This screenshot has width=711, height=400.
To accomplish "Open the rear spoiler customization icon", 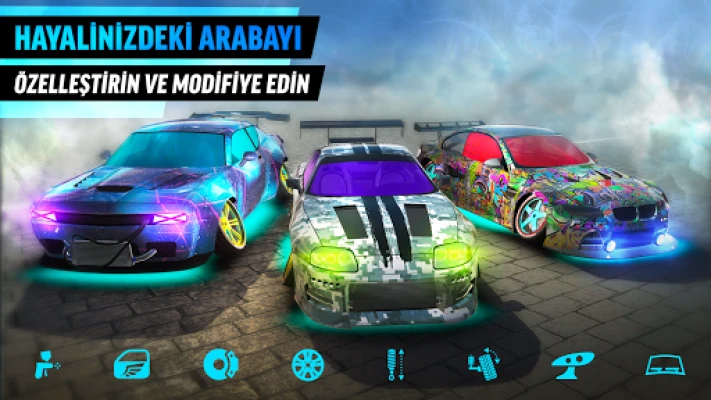I will point(572,364).
